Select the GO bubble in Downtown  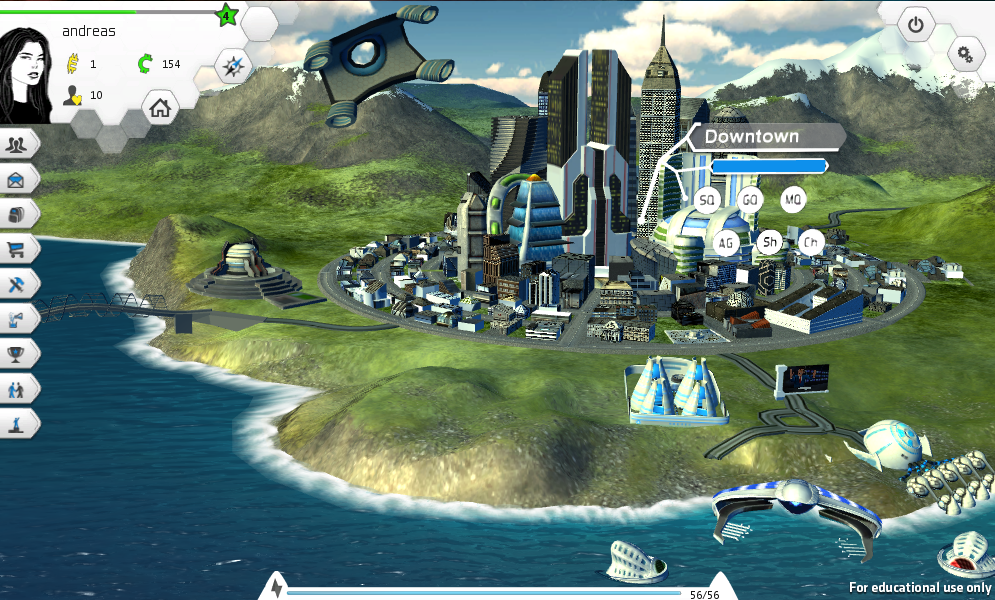[750, 200]
